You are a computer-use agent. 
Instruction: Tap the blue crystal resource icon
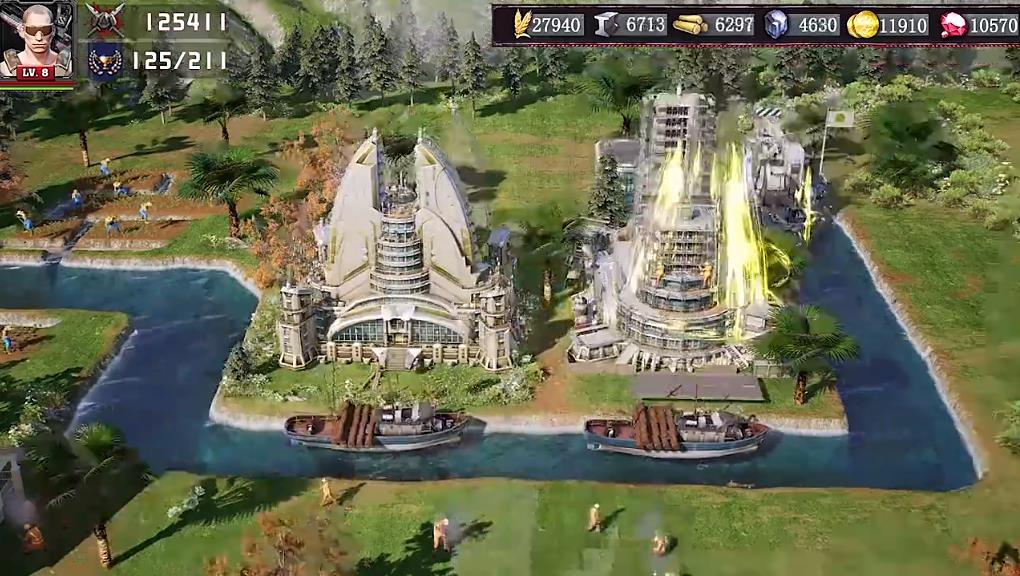coord(776,24)
